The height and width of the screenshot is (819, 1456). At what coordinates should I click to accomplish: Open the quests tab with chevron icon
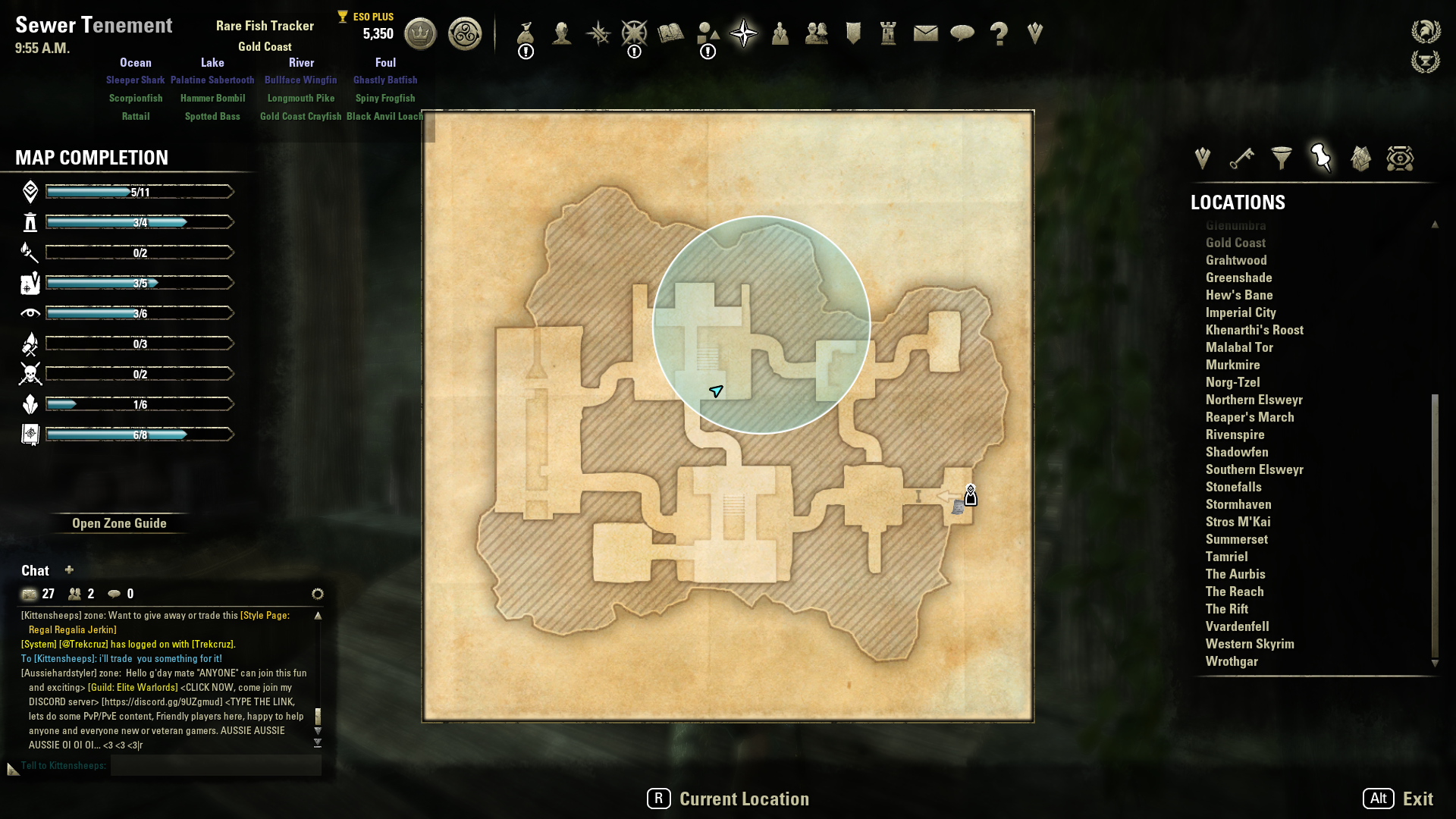click(1202, 158)
